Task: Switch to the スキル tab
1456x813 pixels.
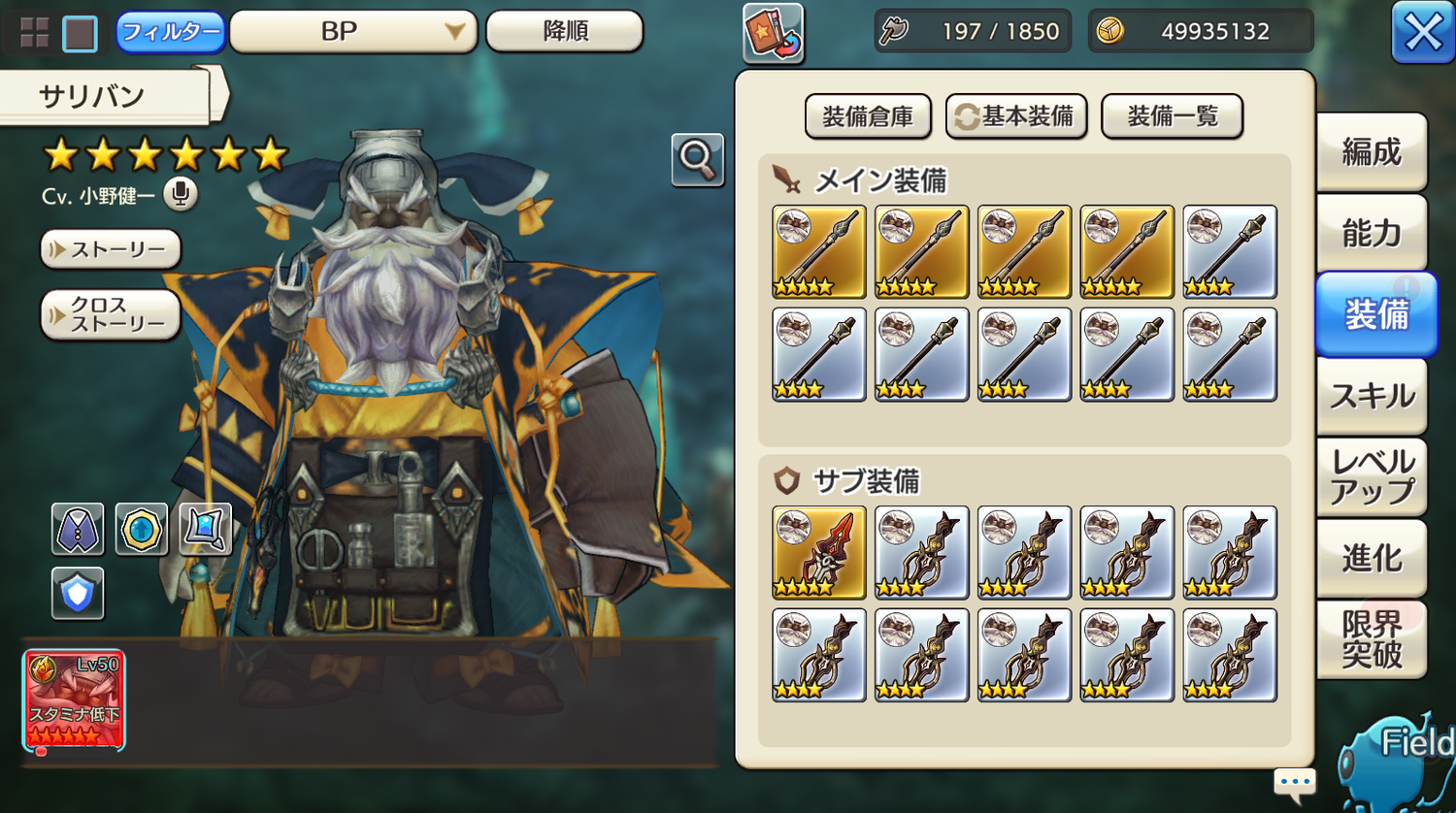Action: (1371, 396)
